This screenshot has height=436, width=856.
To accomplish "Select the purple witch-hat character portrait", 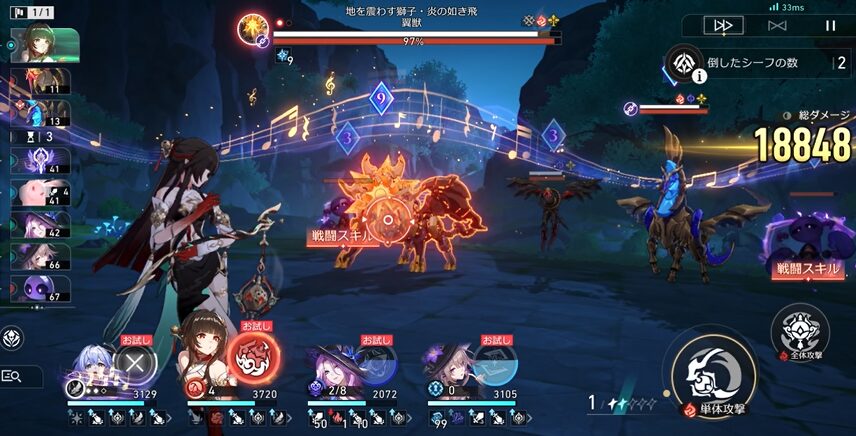I will (329, 364).
